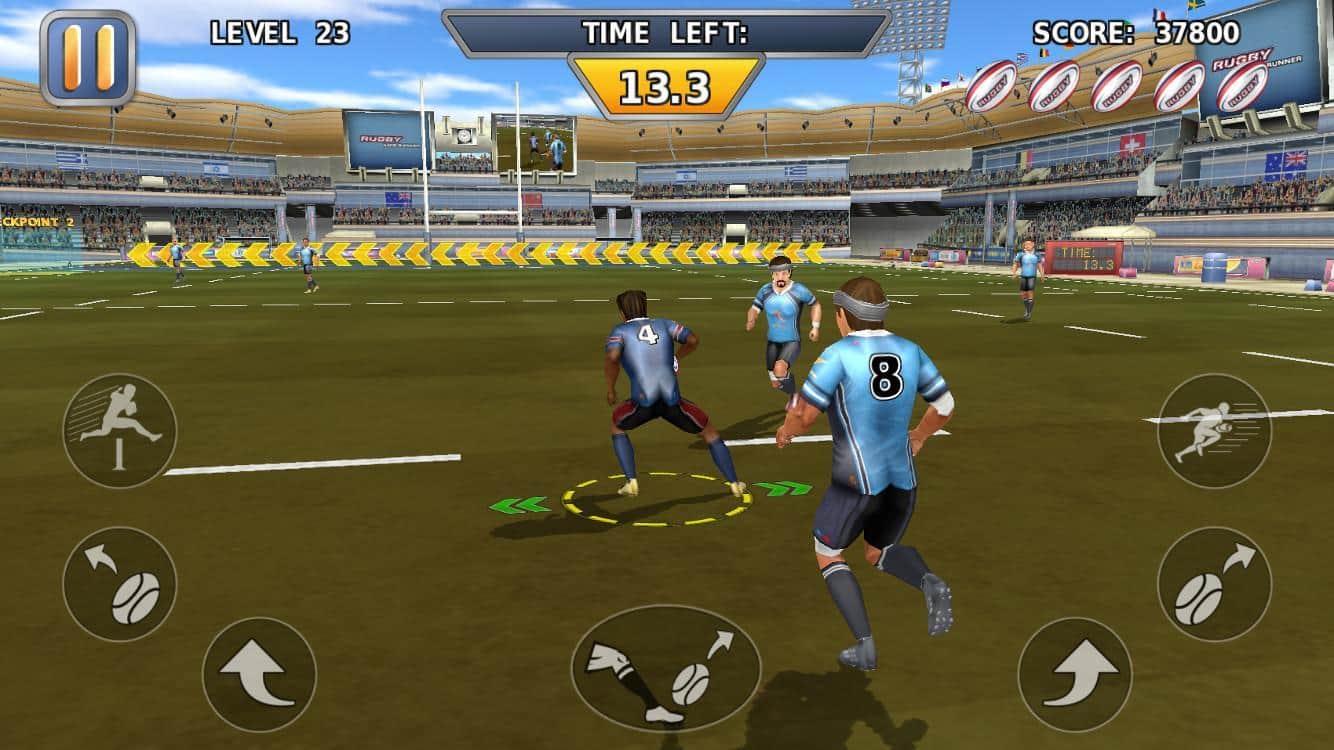
Task: Kick the ball with the boot button
Action: click(666, 668)
